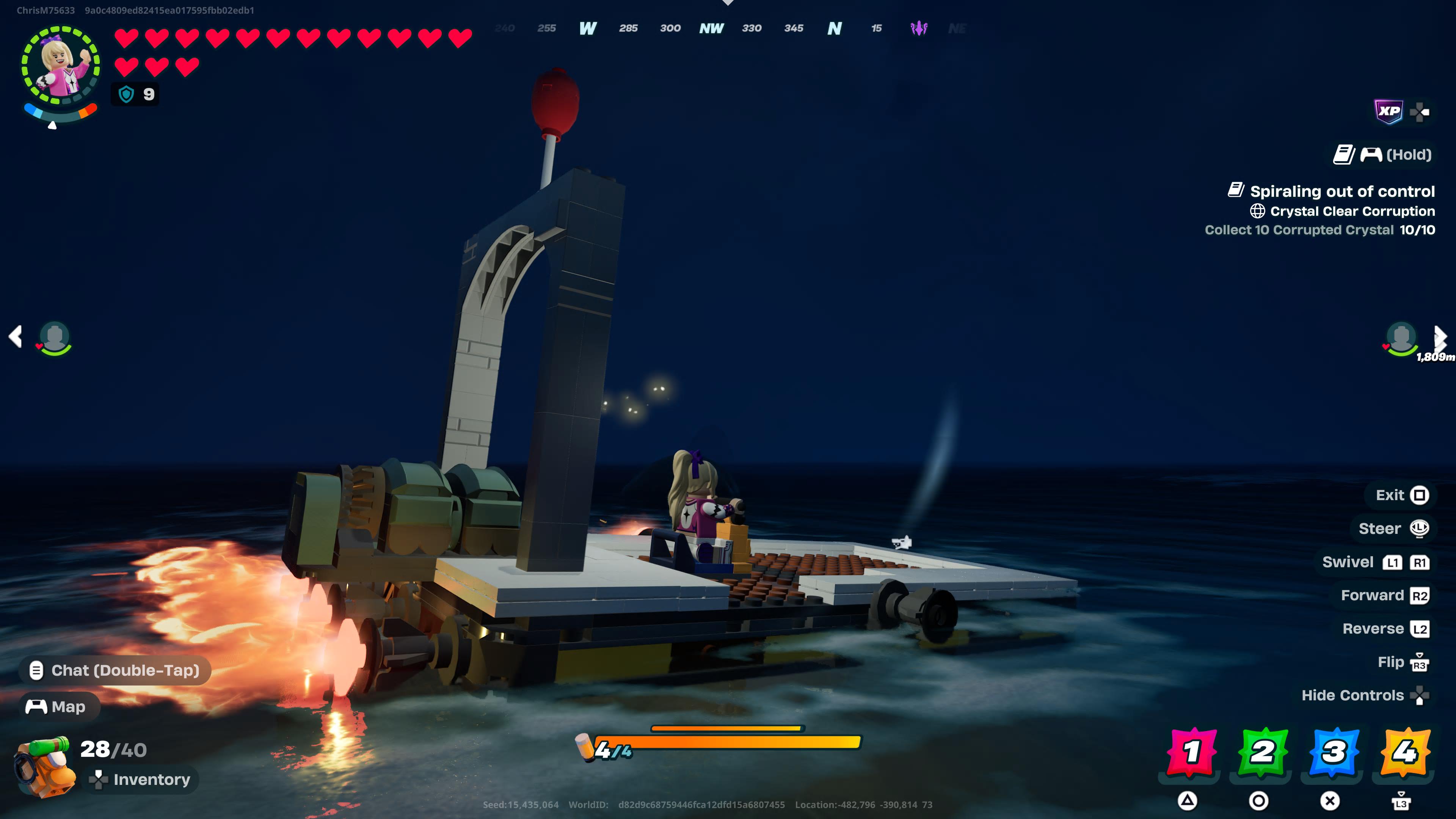Screen dimensions: 1456x819
Task: Select the left squad member avatar
Action: (x=55, y=338)
